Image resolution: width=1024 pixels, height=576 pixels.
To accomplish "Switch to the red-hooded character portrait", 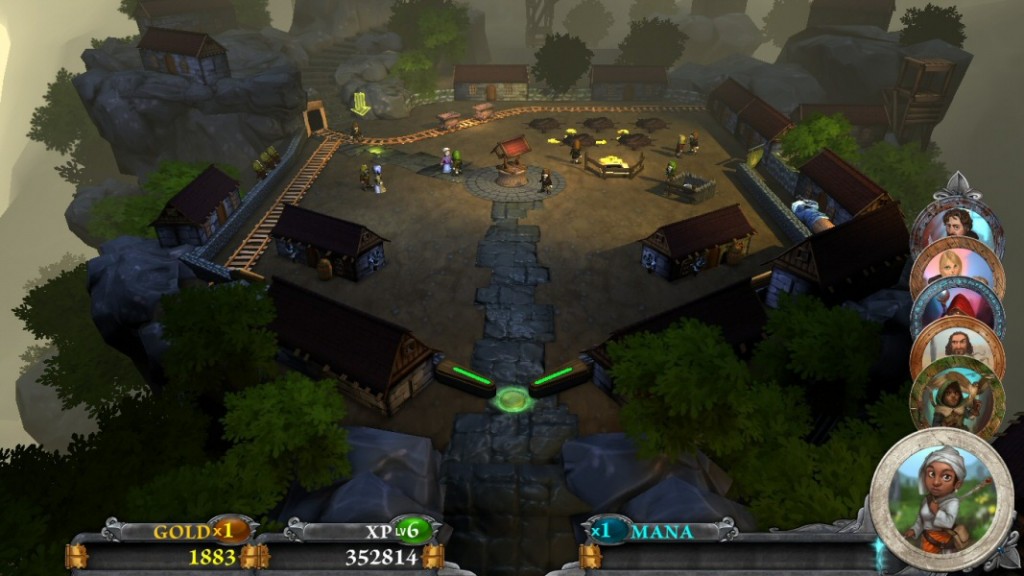I will (x=958, y=307).
